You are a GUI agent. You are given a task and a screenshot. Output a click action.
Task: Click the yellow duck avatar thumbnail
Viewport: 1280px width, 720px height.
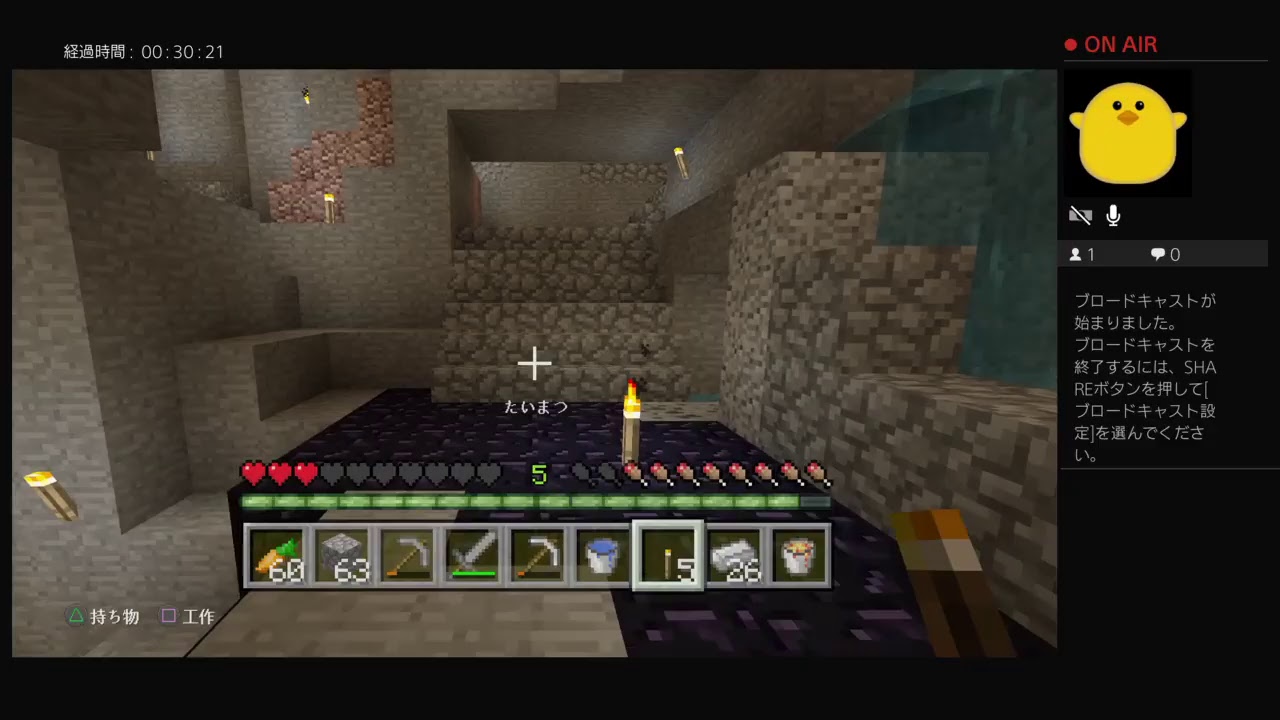(x=1128, y=133)
